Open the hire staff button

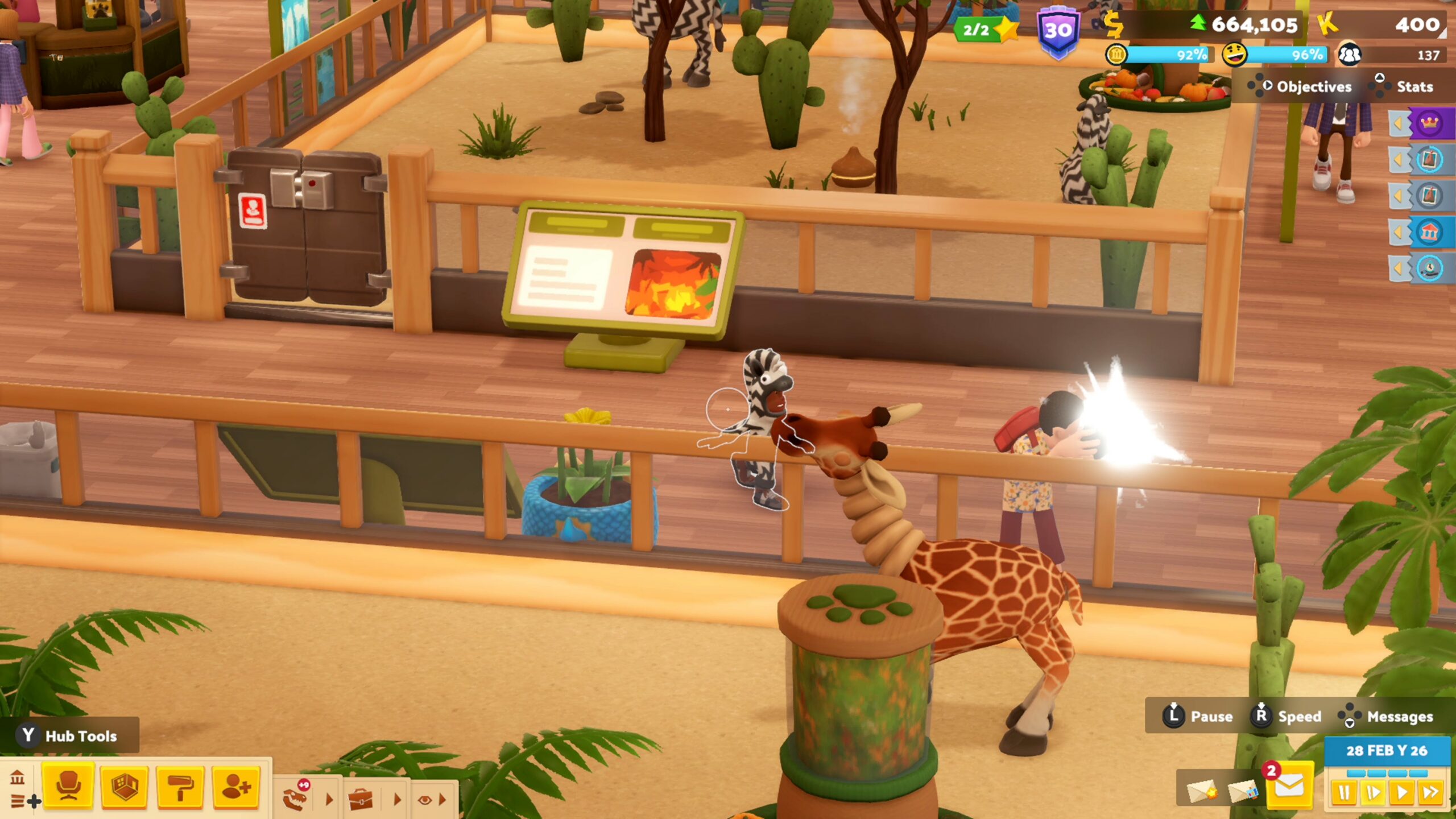coord(237,787)
